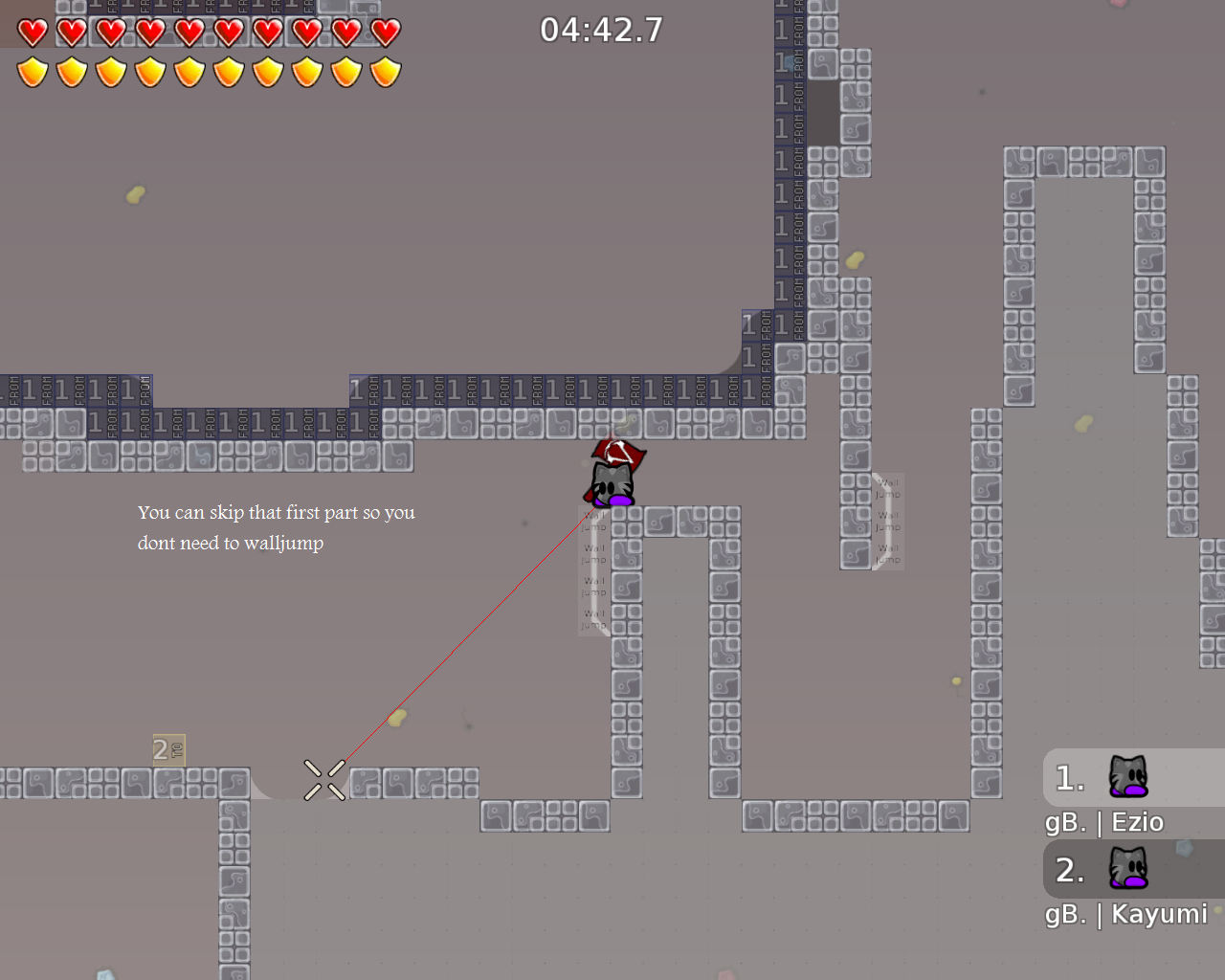
Task: Click the race timer showing 04:42.7
Action: click(x=602, y=30)
